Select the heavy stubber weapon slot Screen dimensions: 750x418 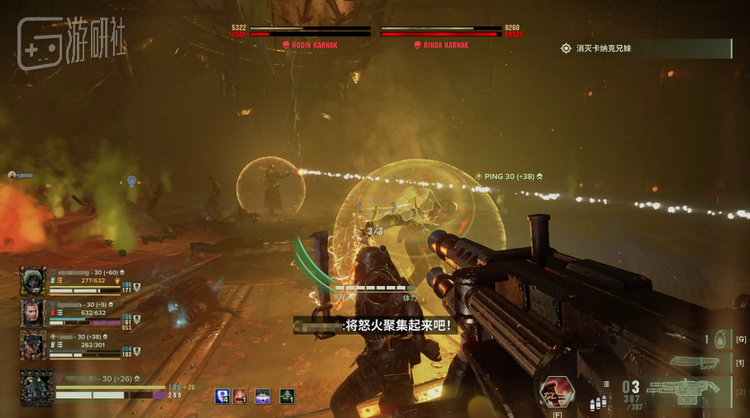(x=690, y=388)
